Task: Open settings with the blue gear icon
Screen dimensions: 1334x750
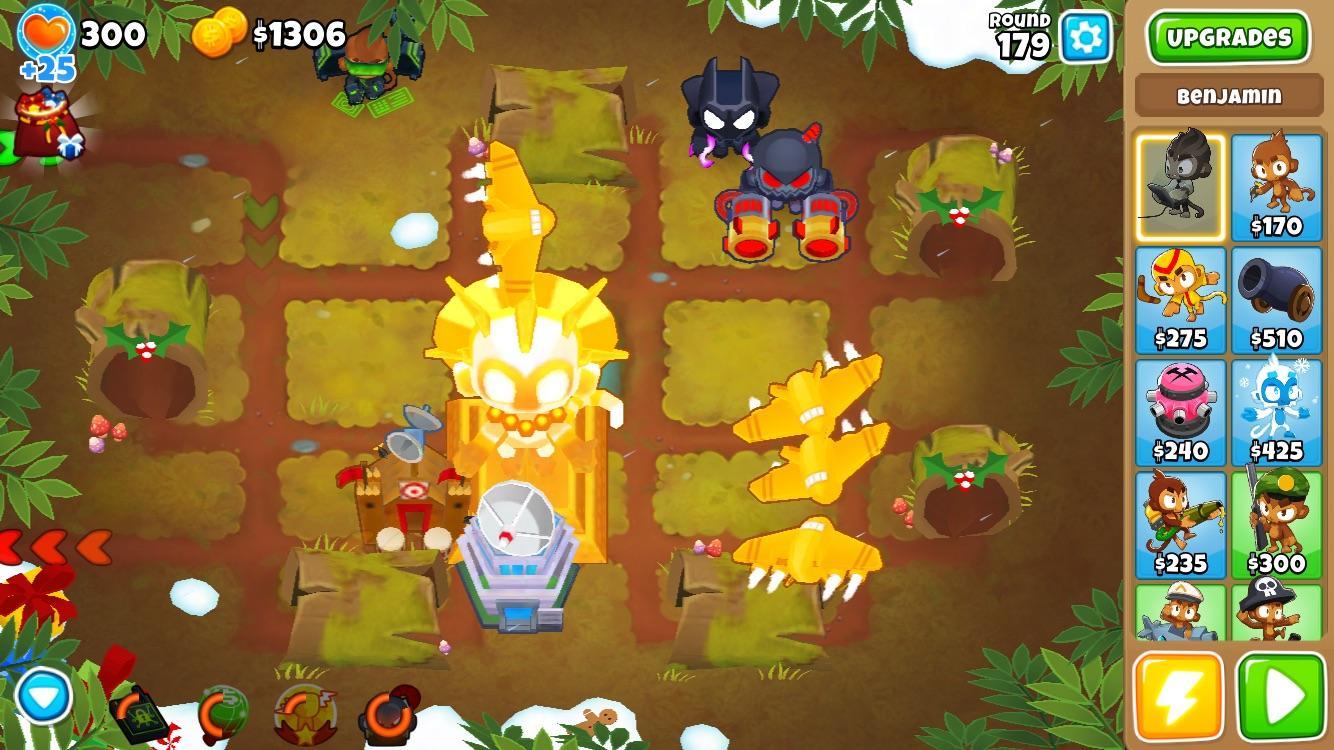Action: pyautogui.click(x=1085, y=38)
